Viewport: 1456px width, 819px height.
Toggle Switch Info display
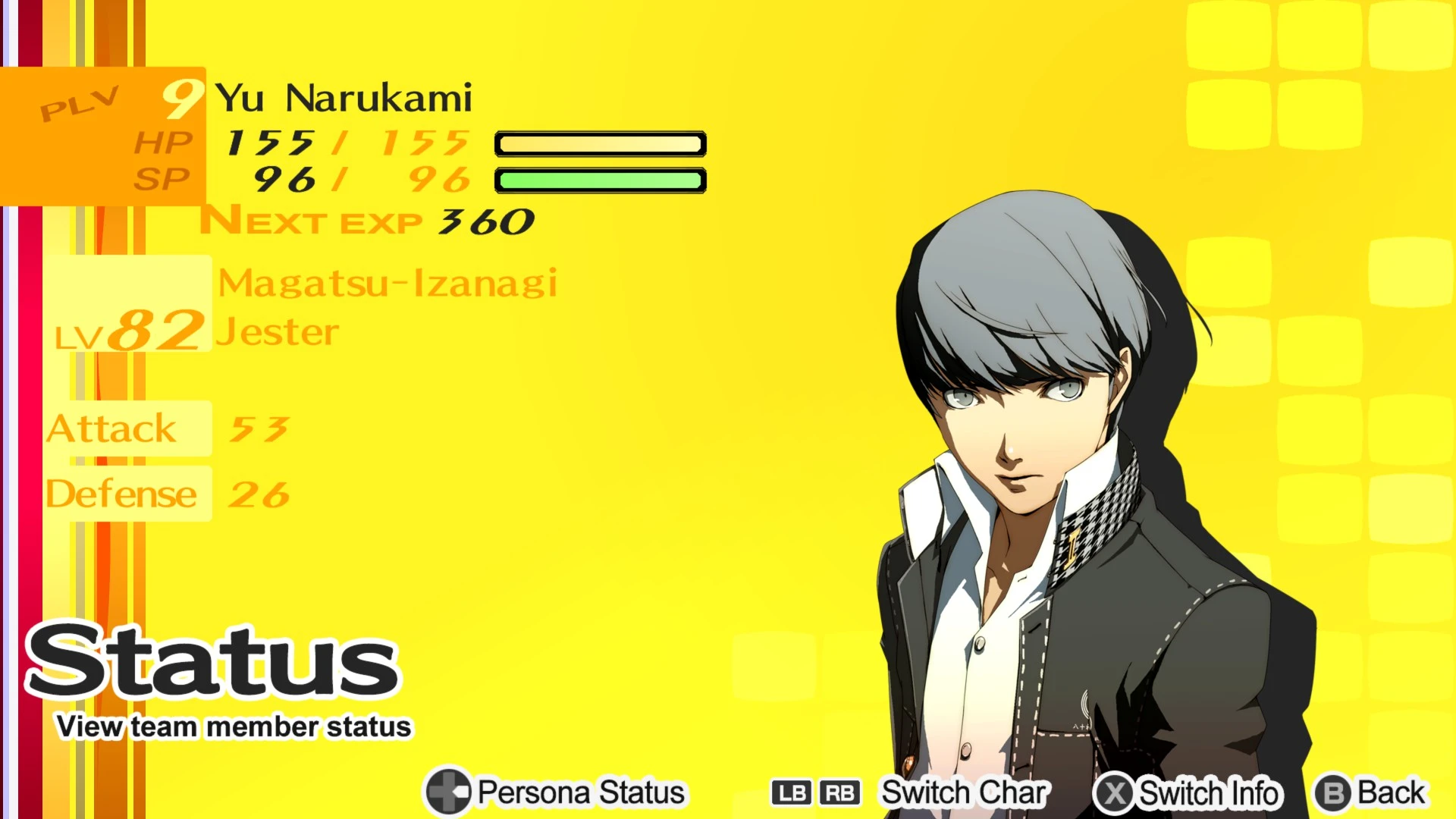(1210, 793)
